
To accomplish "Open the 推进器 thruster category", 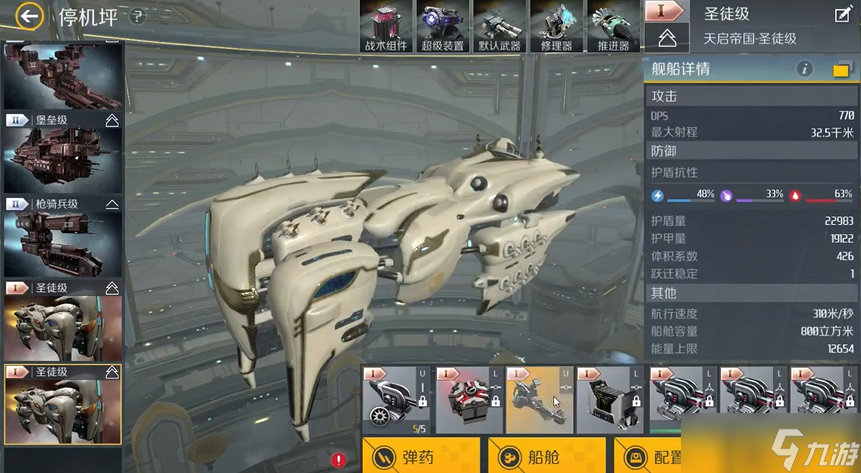I will [x=613, y=27].
